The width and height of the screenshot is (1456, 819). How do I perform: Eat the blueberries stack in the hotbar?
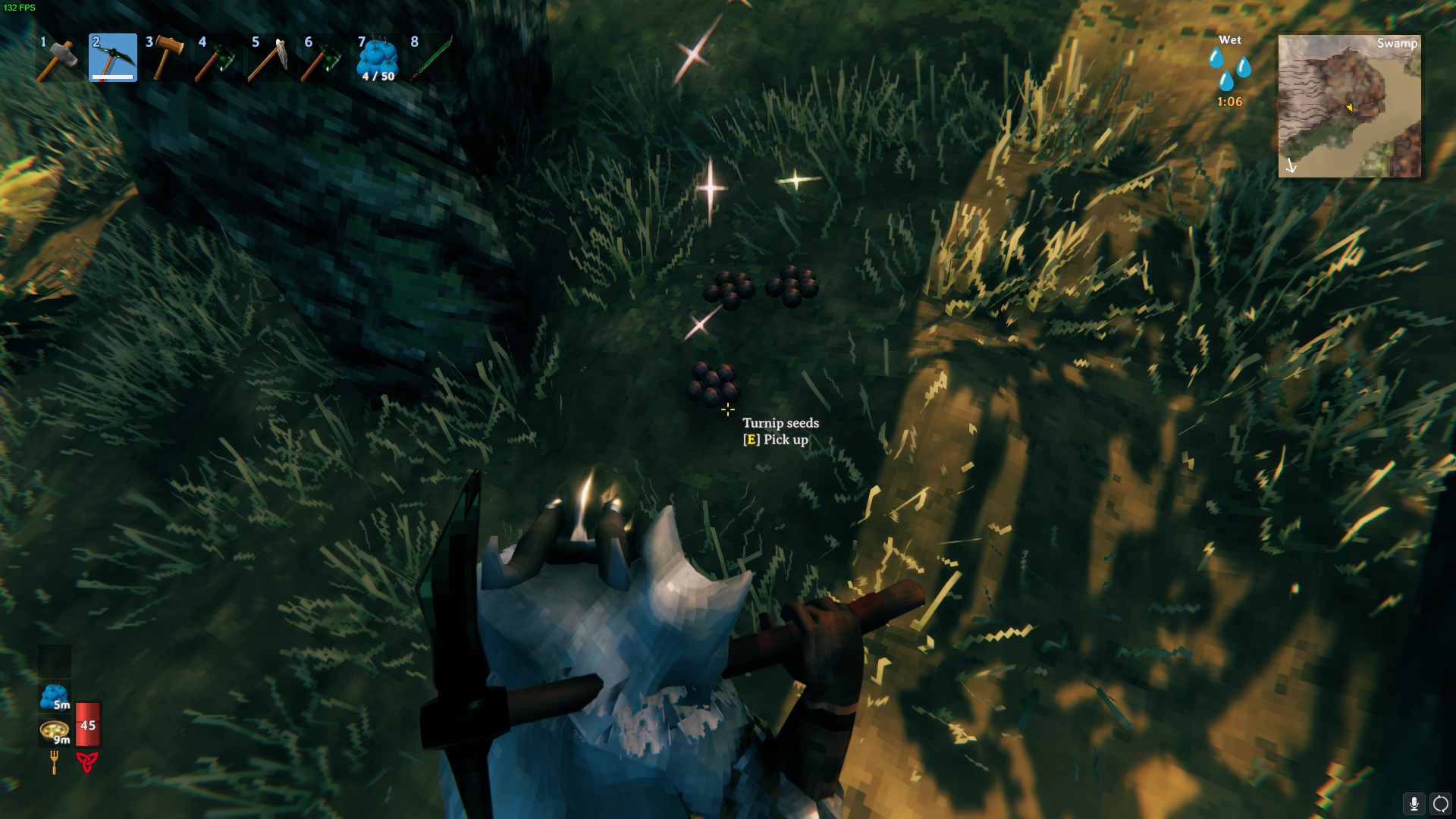pyautogui.click(x=378, y=58)
